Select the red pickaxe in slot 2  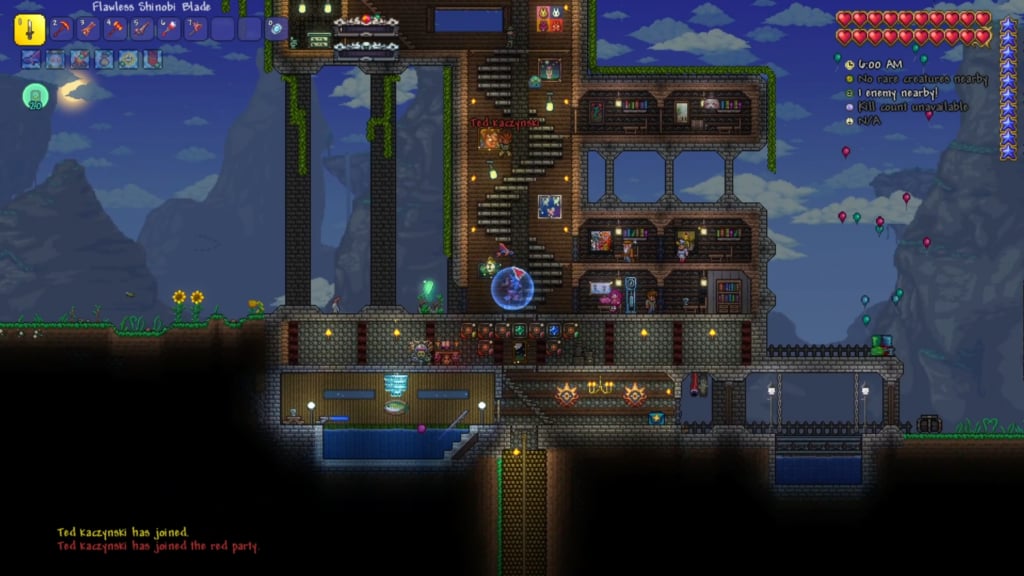click(62, 29)
